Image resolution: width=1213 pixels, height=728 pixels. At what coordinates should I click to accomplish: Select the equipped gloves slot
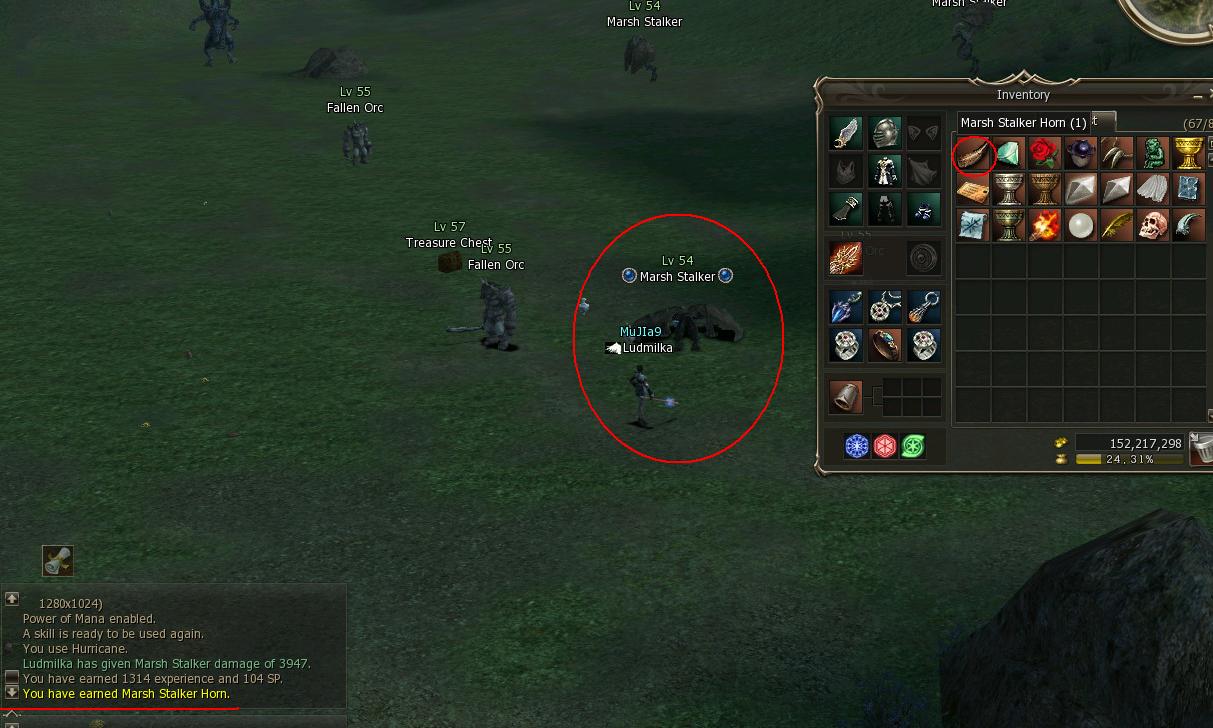pyautogui.click(x=846, y=209)
